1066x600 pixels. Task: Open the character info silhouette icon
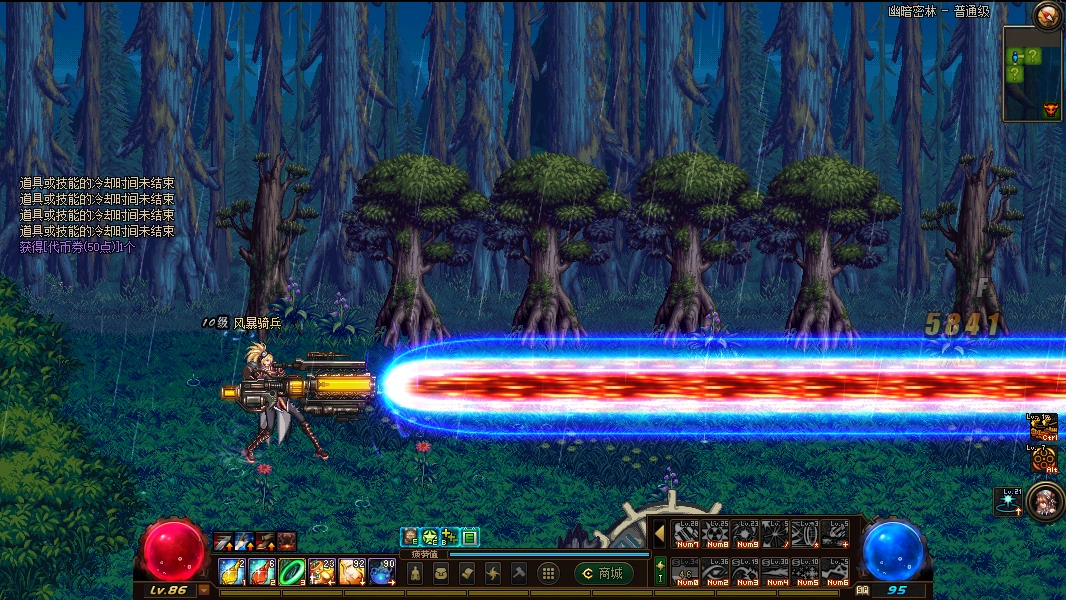click(x=415, y=573)
